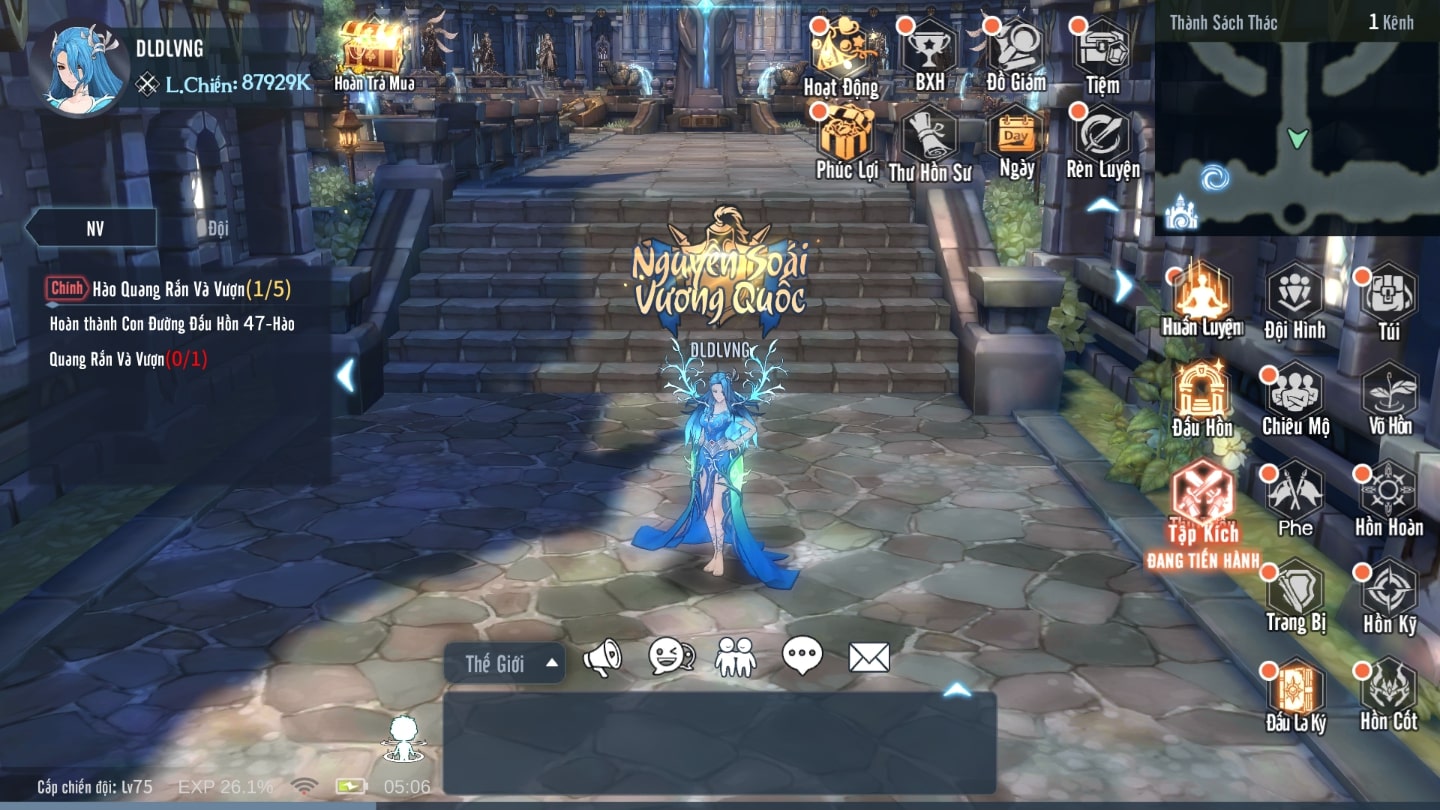The height and width of the screenshot is (810, 1440).
Task: Switch to the Đội team tab
Action: pyautogui.click(x=219, y=228)
